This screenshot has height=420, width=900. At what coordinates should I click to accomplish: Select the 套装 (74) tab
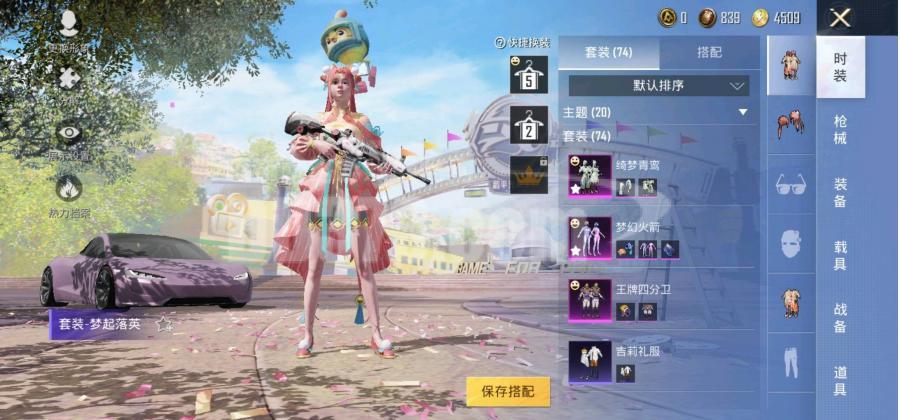click(608, 52)
